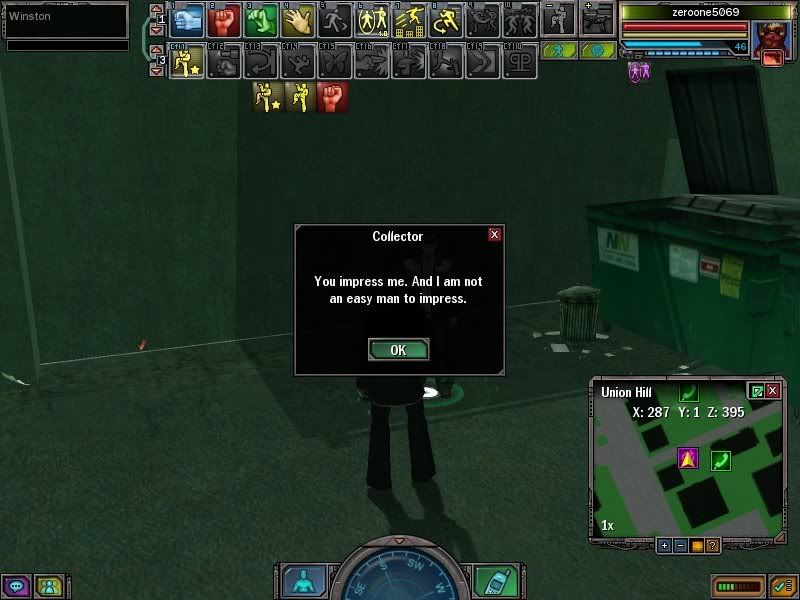The image size is (800, 600).
Task: Open the checklist mission log button
Action: 783,586
